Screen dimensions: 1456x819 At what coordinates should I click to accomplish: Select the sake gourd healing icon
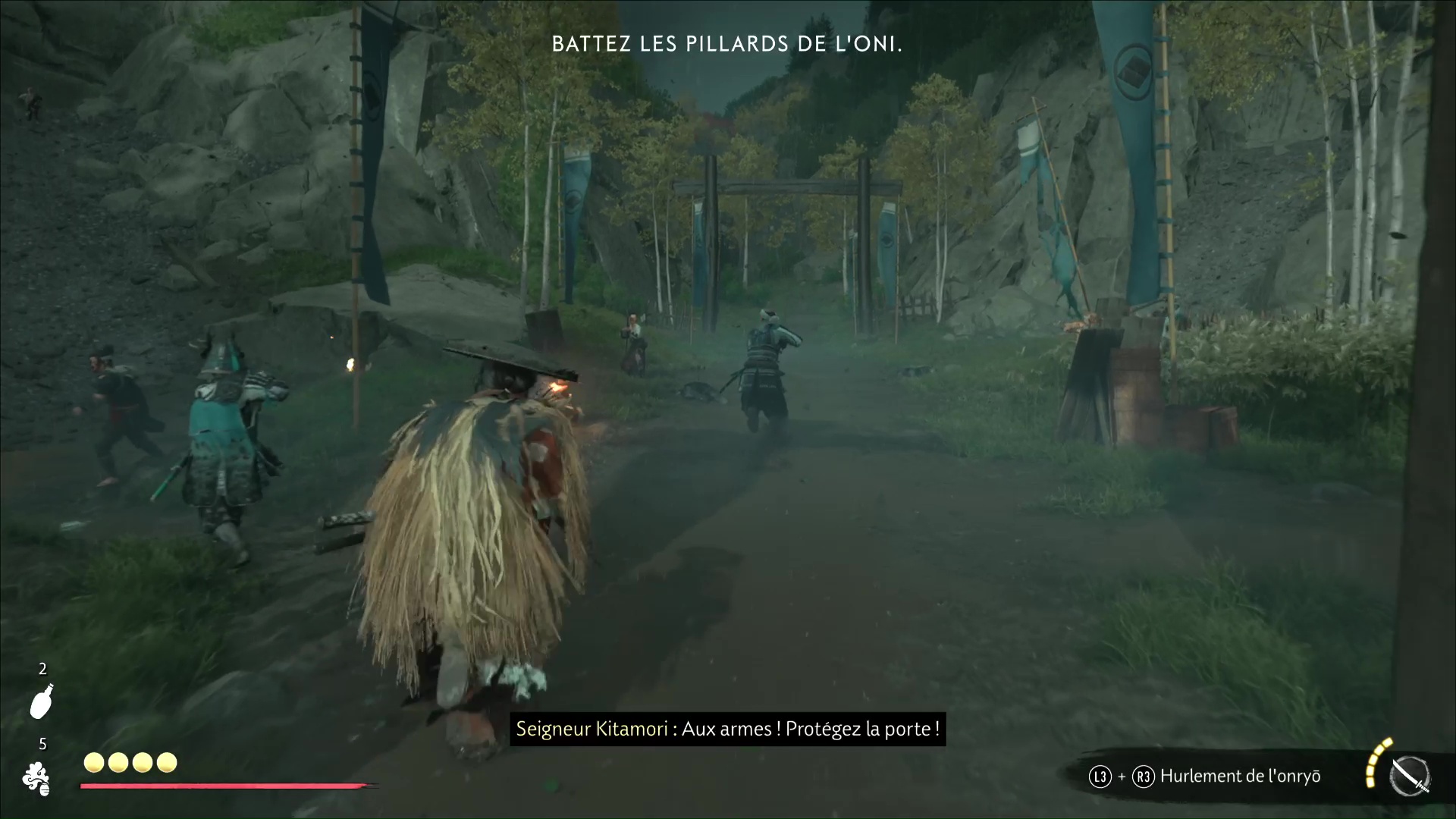[x=42, y=701]
